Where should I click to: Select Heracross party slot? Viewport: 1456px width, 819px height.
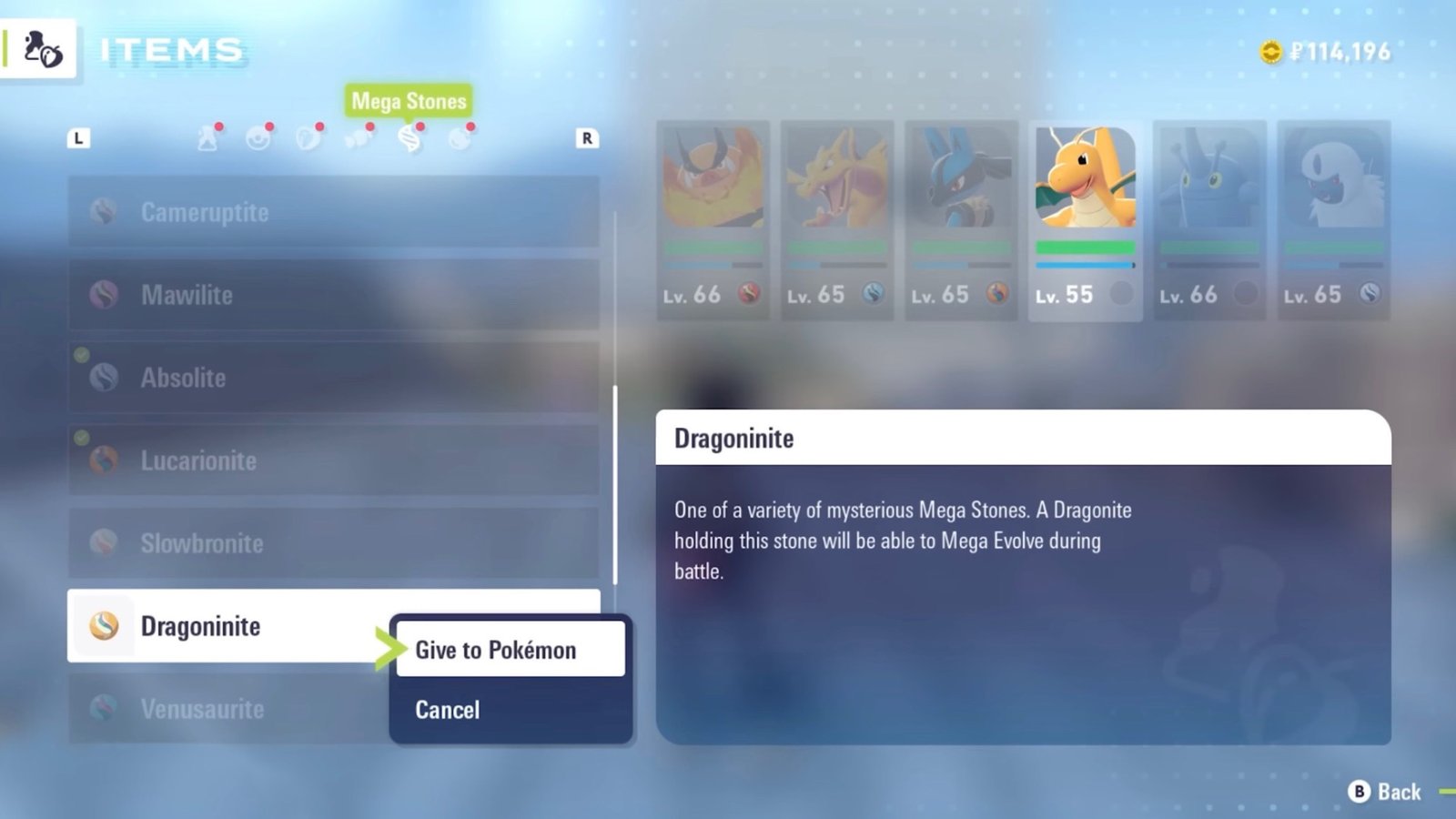tap(1209, 220)
